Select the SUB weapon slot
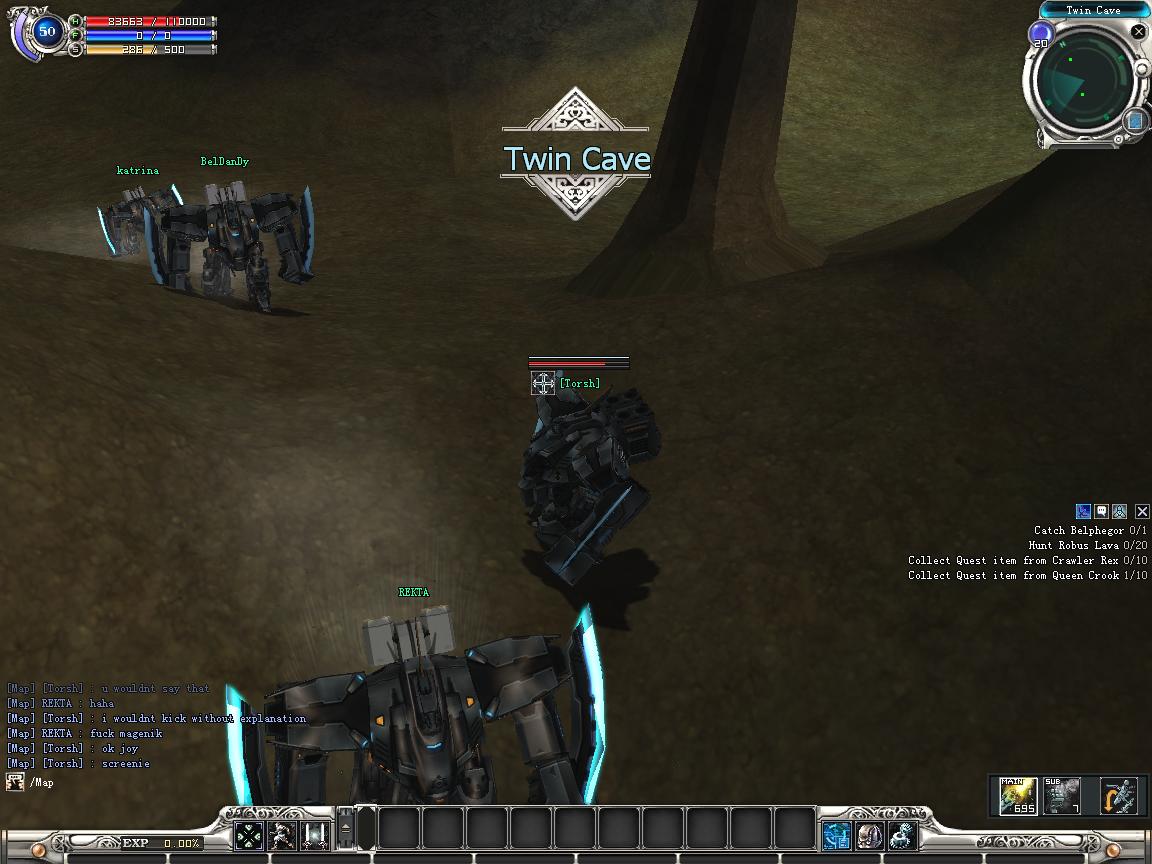 tap(1062, 796)
